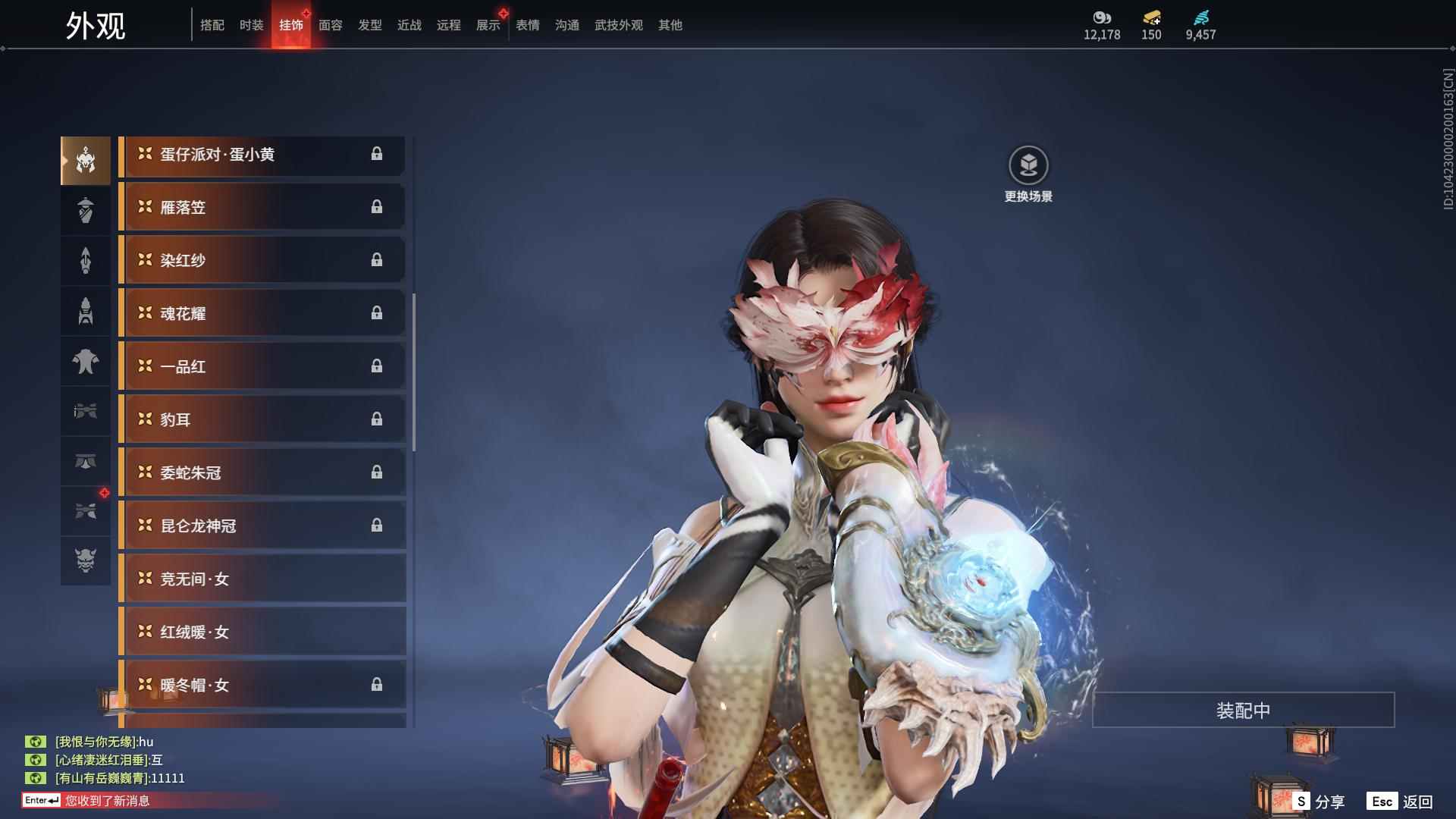Choose the 红绒暖·女 accessory
Viewport: 1456px width, 819px height.
[262, 632]
